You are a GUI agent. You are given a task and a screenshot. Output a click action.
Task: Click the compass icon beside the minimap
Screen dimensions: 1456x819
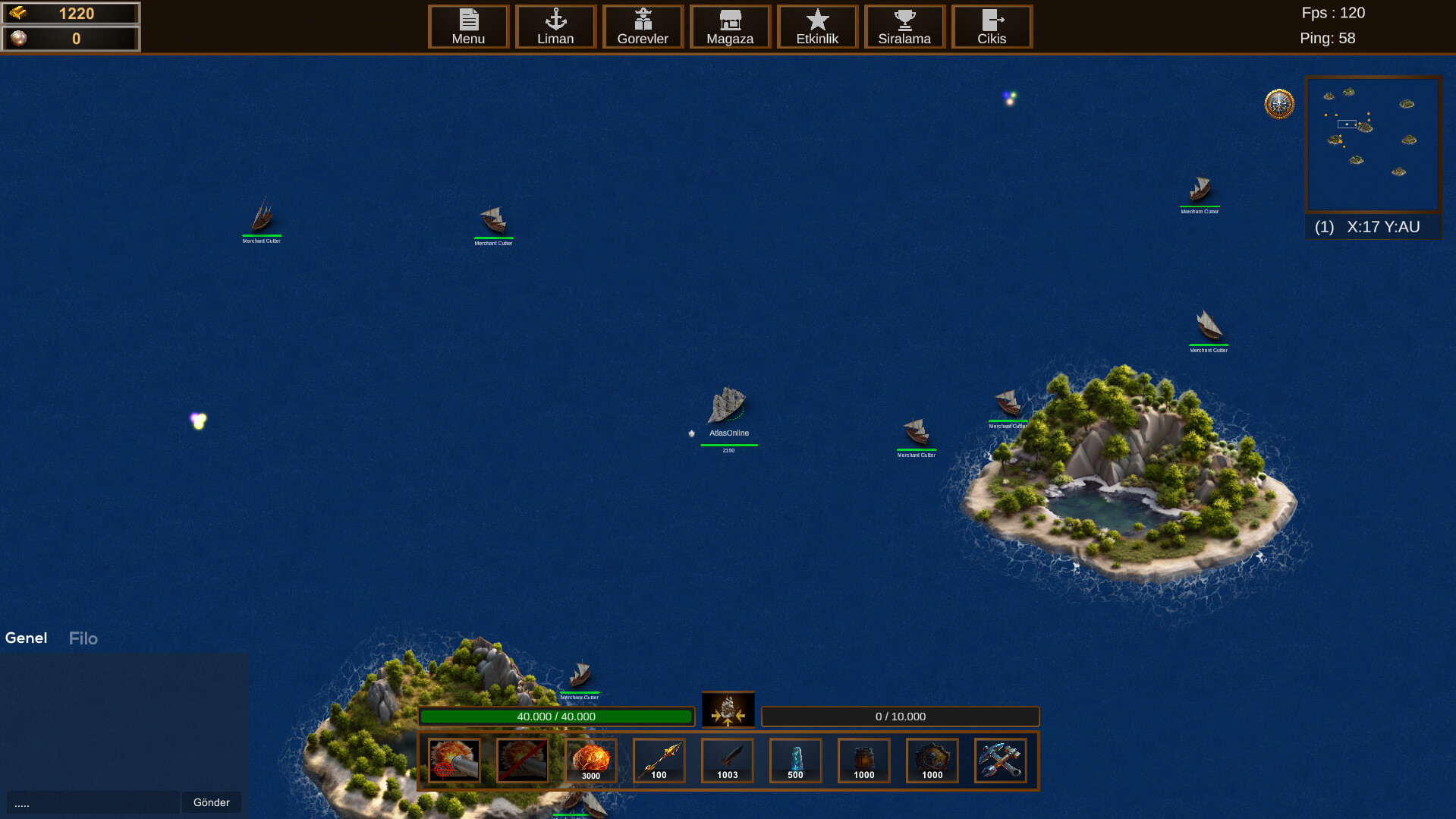[1278, 105]
